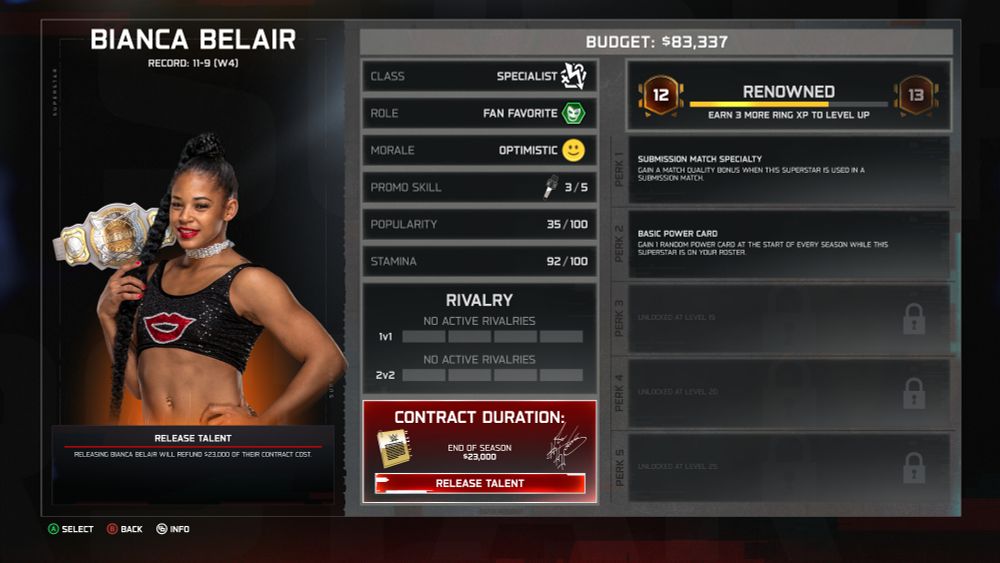Click the Release Talent button
This screenshot has height=563, width=1000.
click(x=480, y=483)
